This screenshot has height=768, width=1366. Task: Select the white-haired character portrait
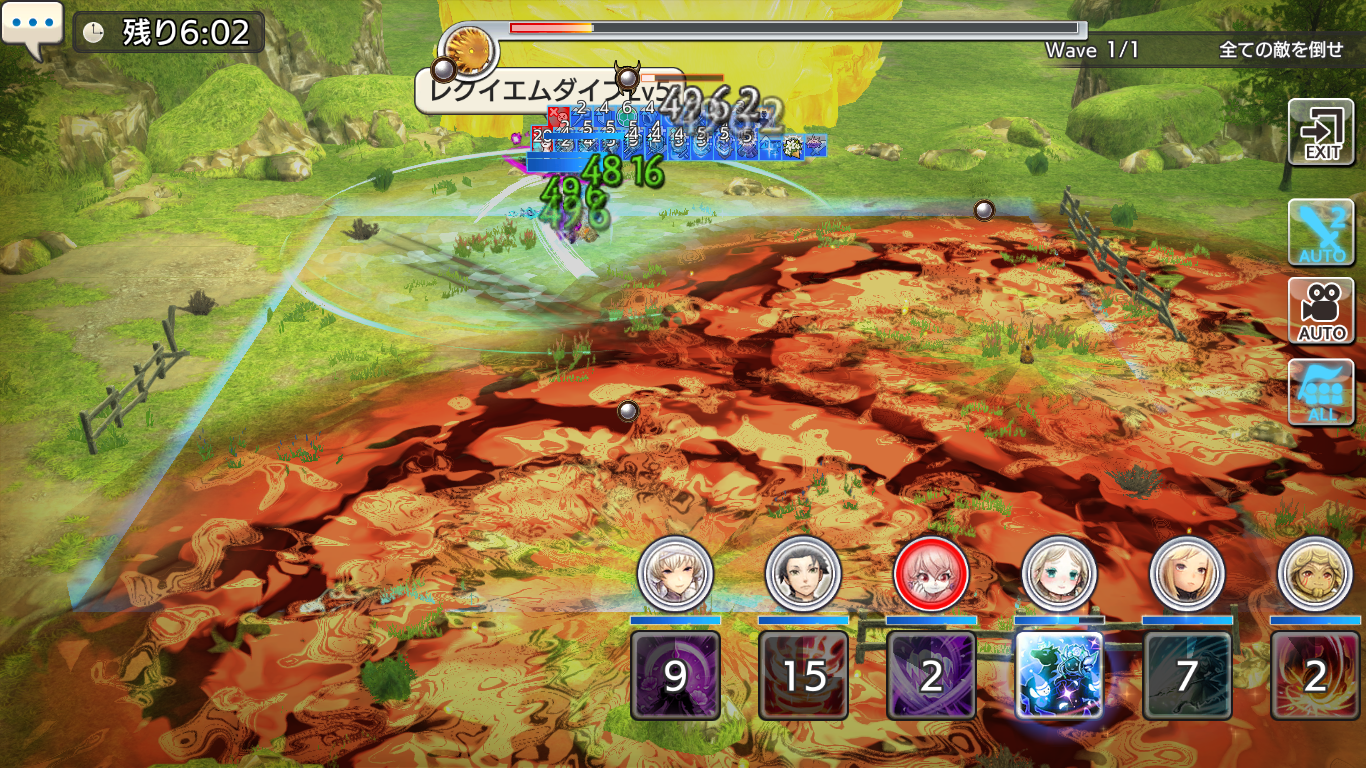[x=675, y=574]
